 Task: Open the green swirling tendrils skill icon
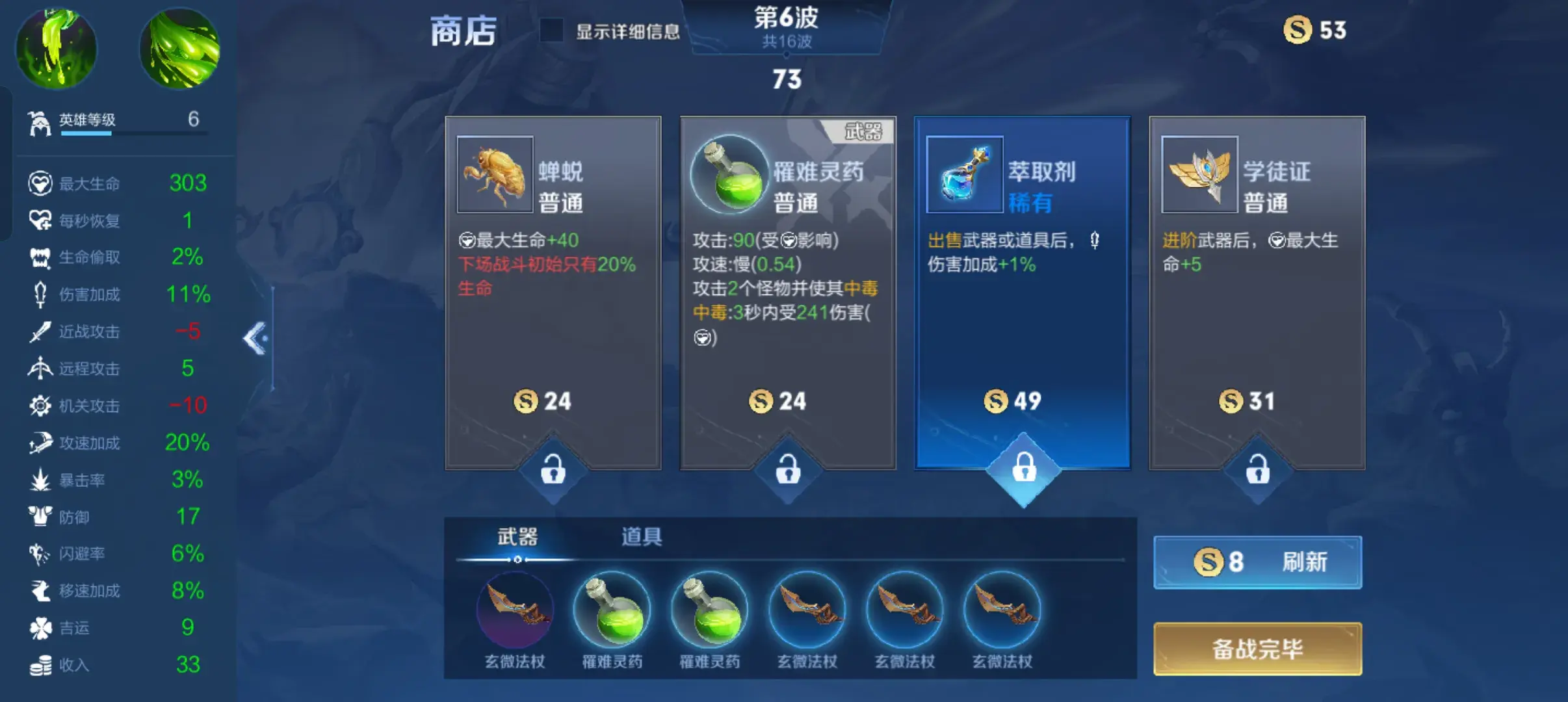[x=180, y=48]
